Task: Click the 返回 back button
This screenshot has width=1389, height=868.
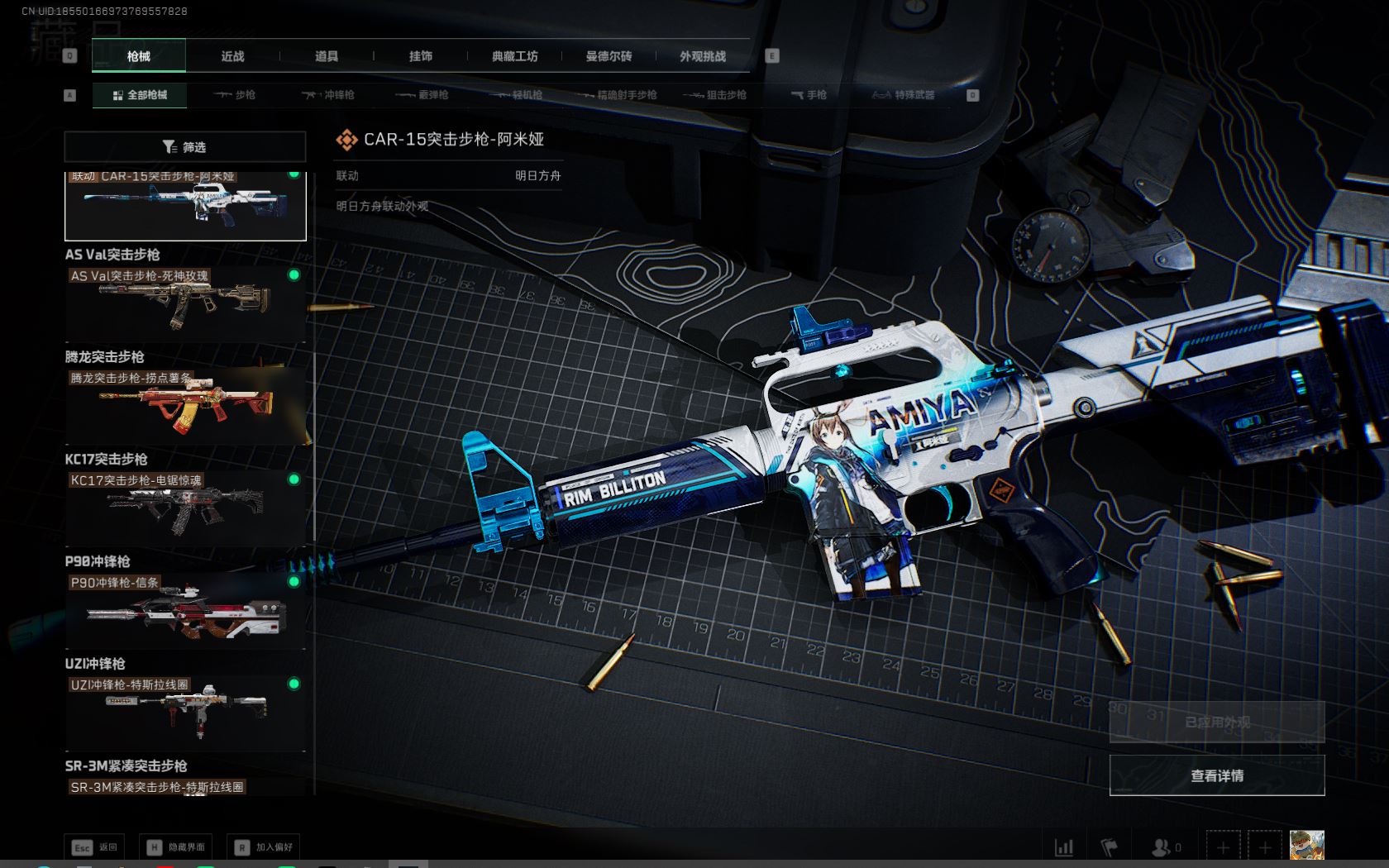Action: click(95, 847)
